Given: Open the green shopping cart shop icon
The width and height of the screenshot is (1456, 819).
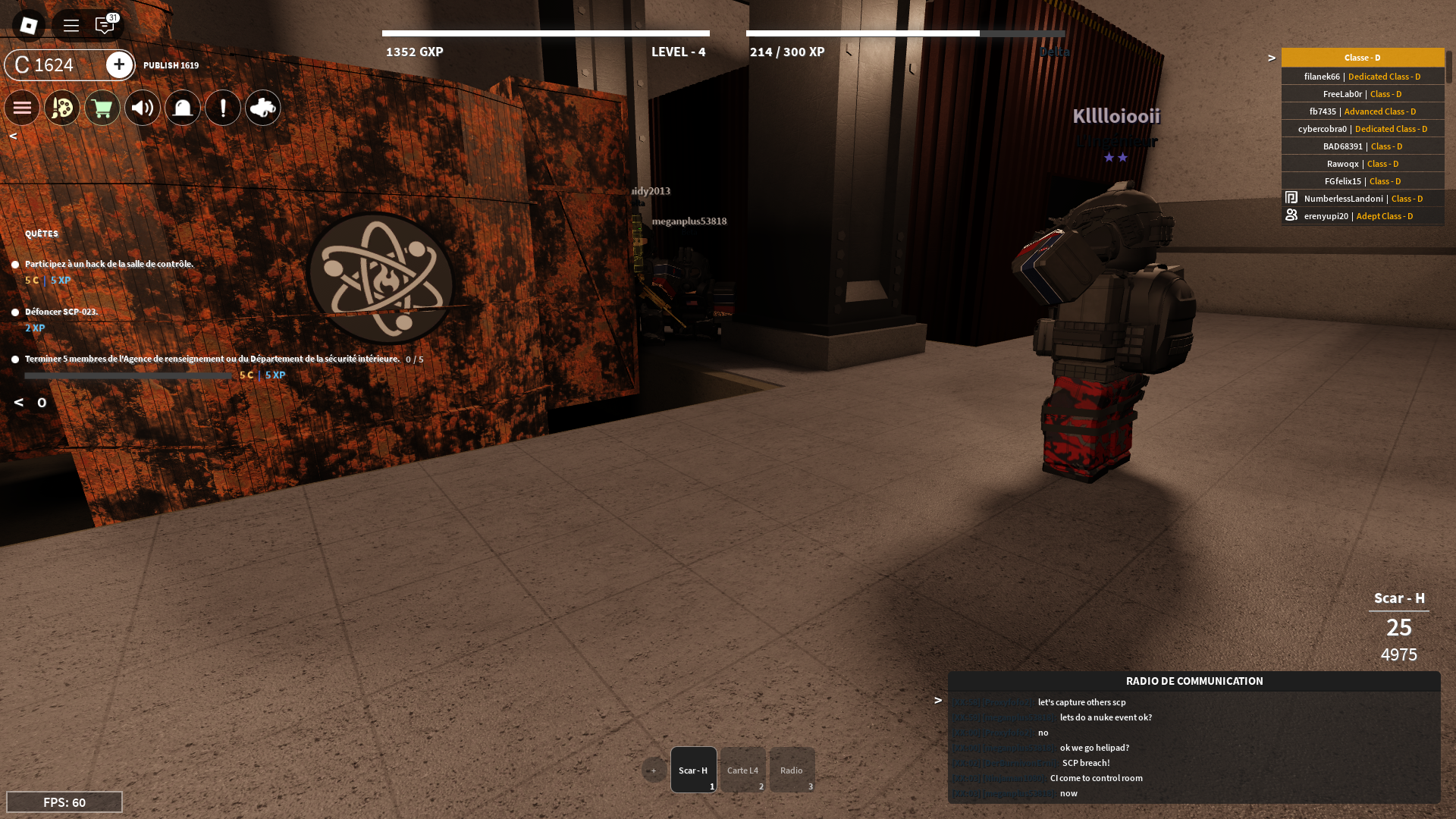Looking at the screenshot, I should point(102,108).
